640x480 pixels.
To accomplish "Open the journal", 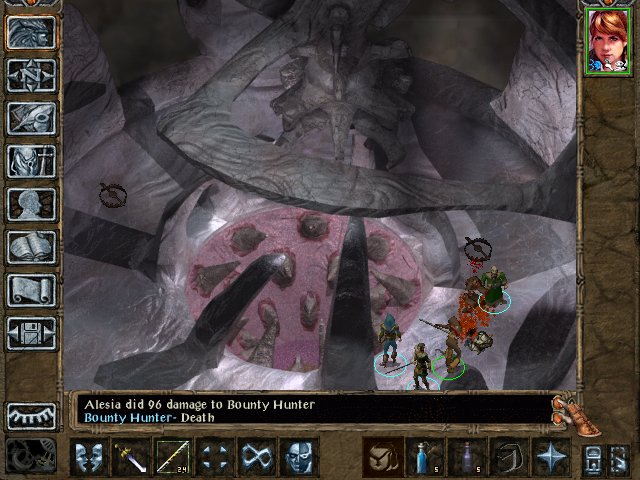I will [31, 118].
